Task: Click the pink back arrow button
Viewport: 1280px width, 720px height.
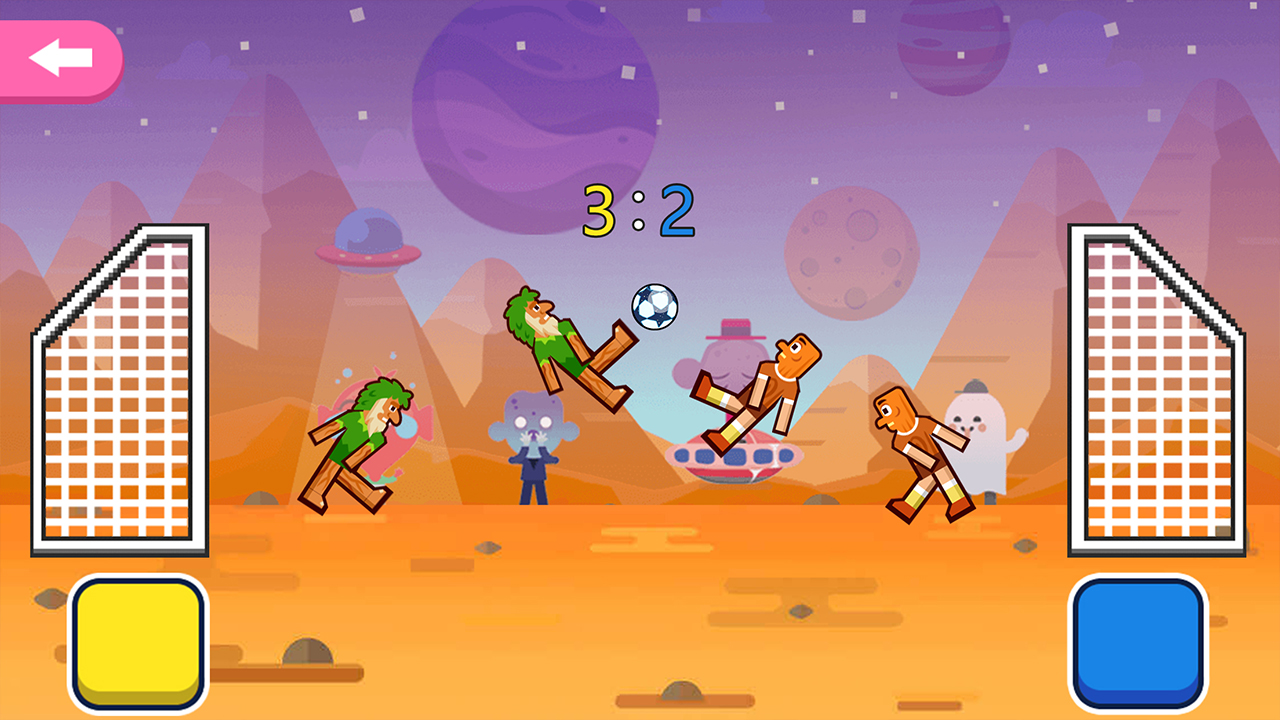Action: 60,57
